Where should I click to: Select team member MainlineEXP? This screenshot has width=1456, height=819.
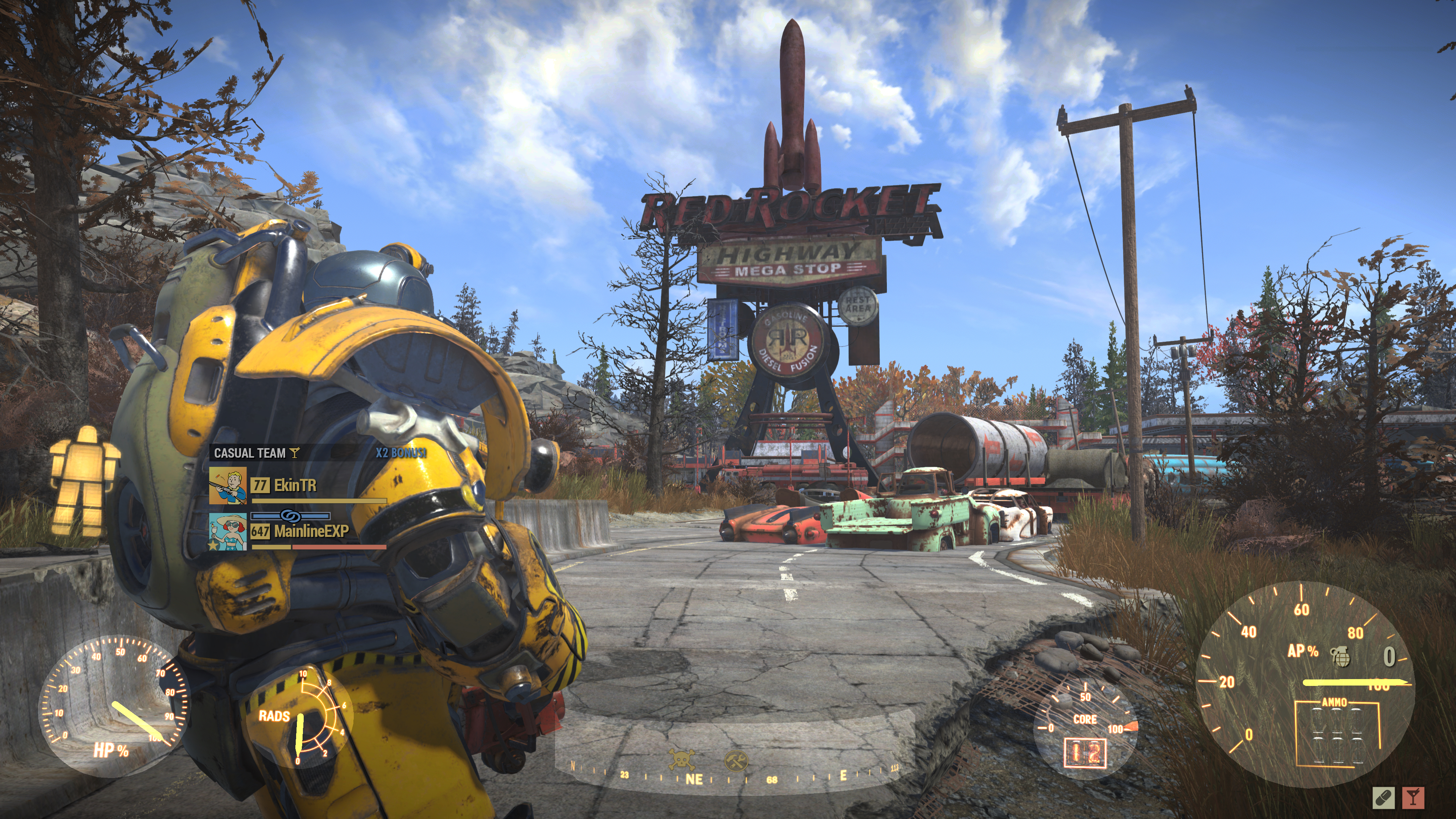coord(311,531)
